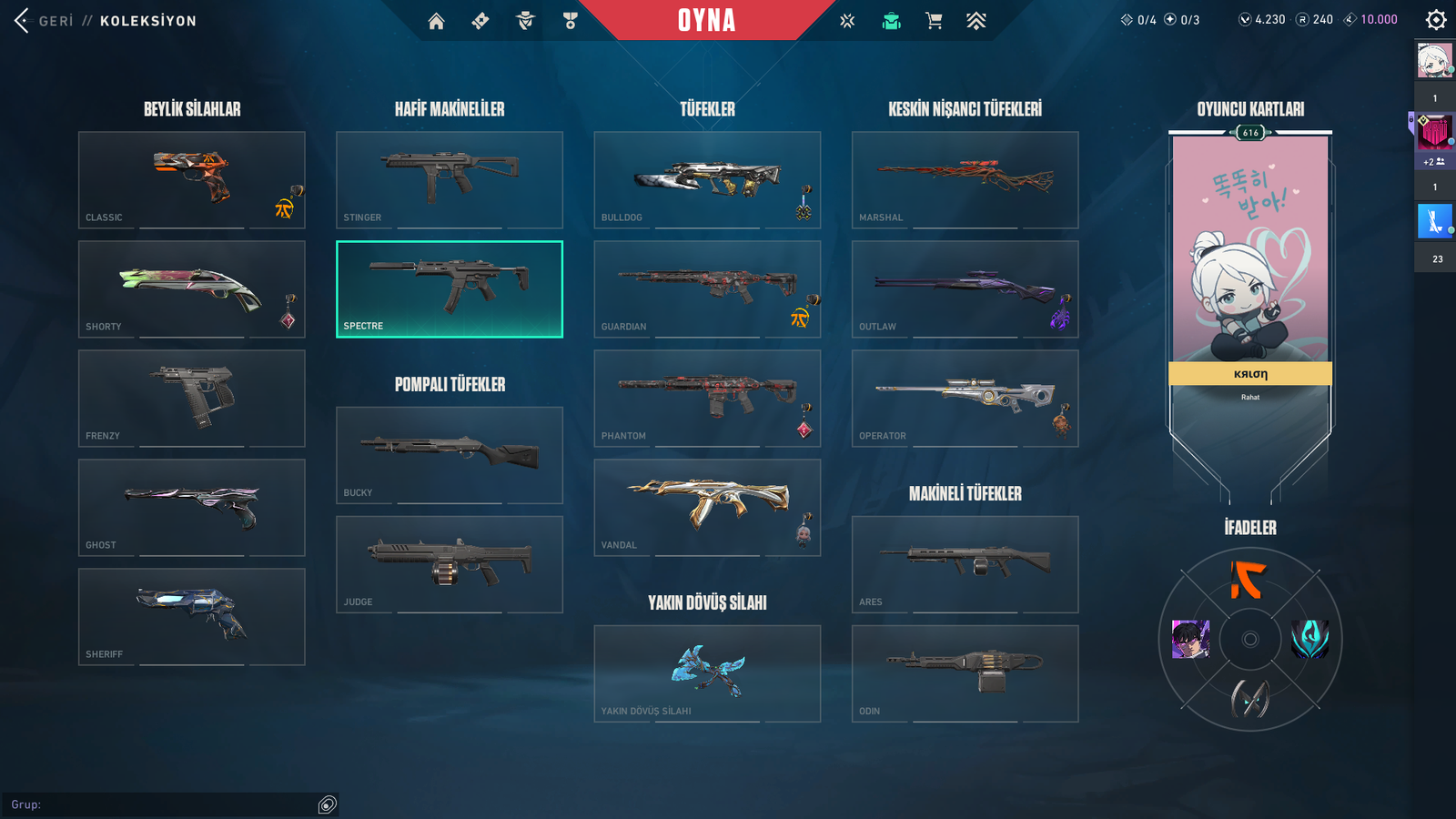1456x819 pixels.
Task: Select the Sheriff revolver slot
Action: (192, 616)
